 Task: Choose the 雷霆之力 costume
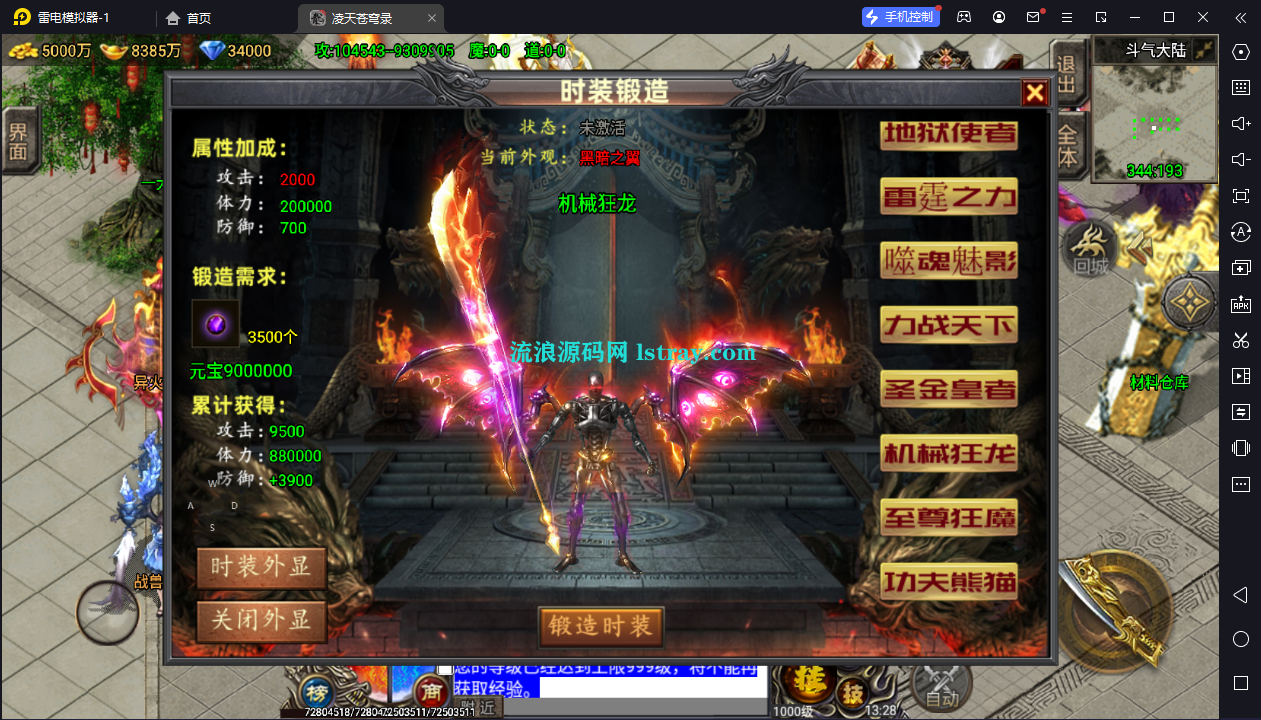[x=948, y=196]
